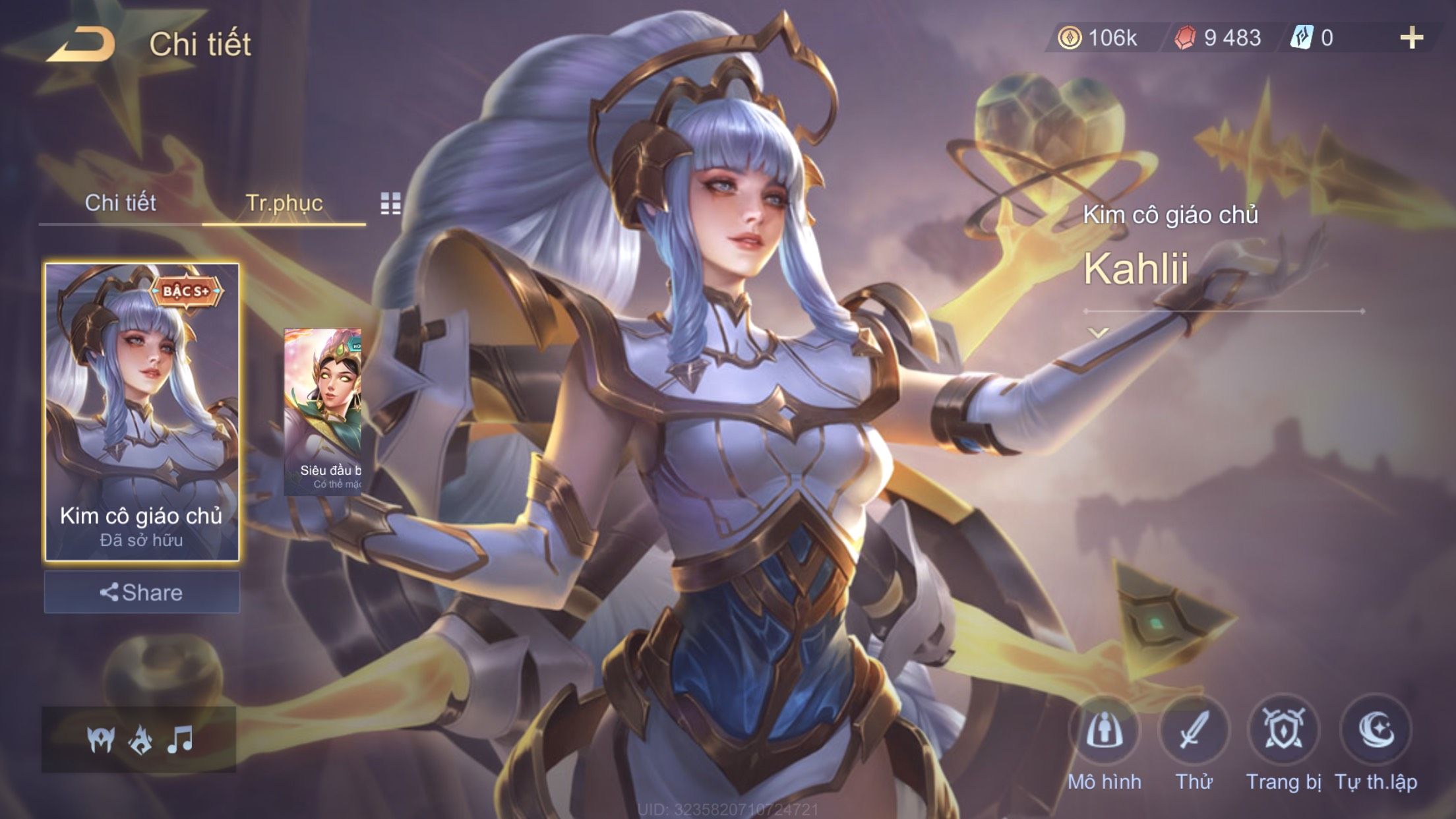This screenshot has height=819, width=1456.
Task: Go back using the arrow button
Action: [80, 44]
